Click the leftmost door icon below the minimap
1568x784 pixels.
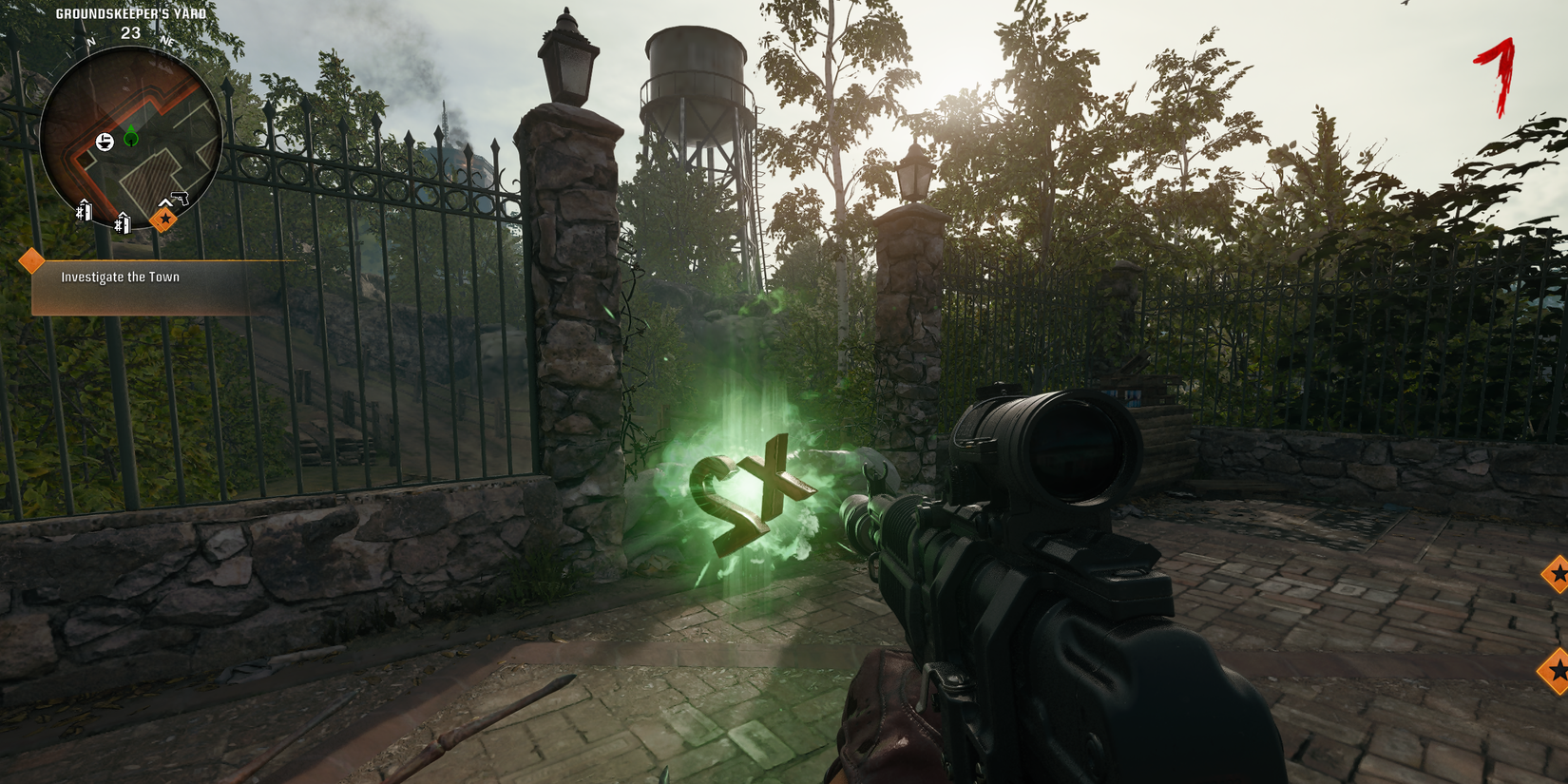[84, 210]
